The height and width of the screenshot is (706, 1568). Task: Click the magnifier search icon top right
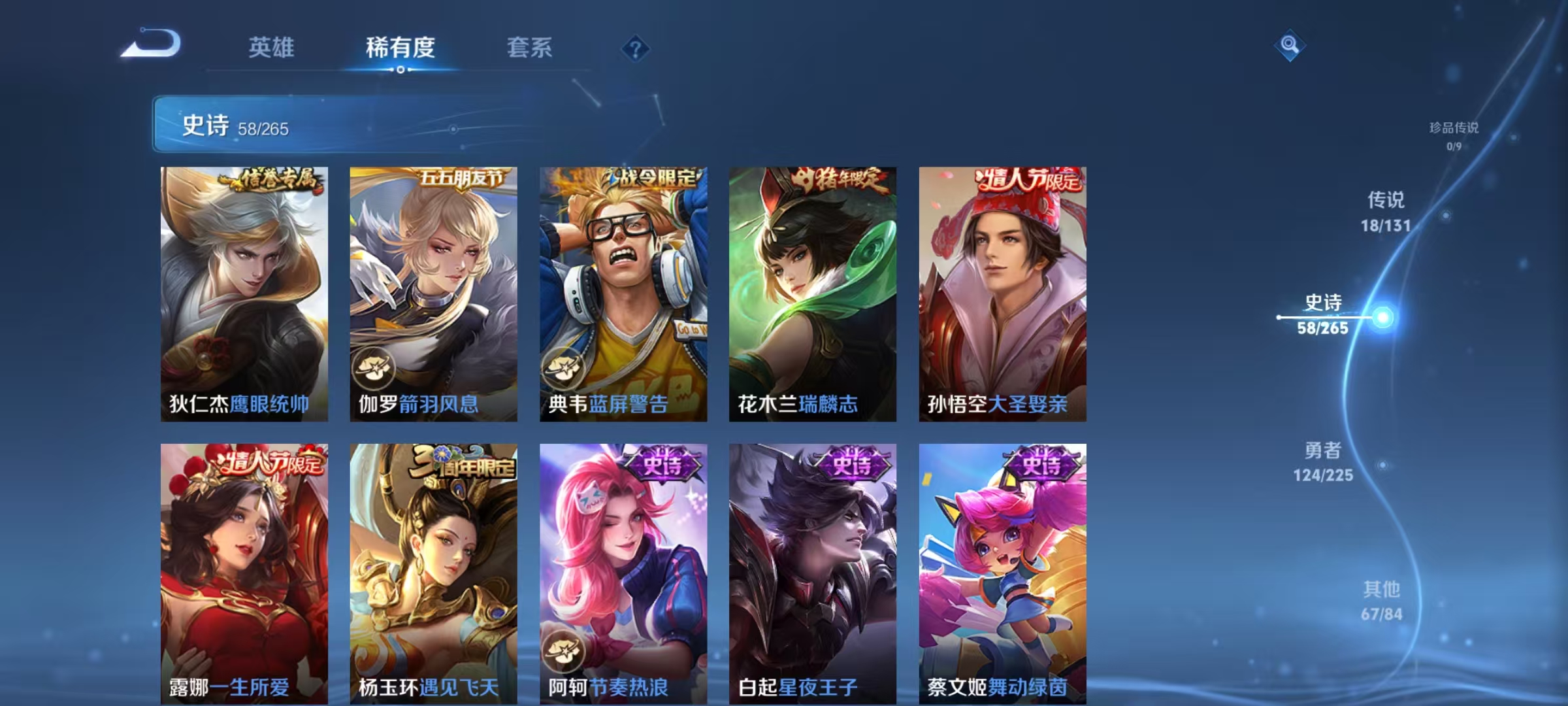[x=1288, y=46]
